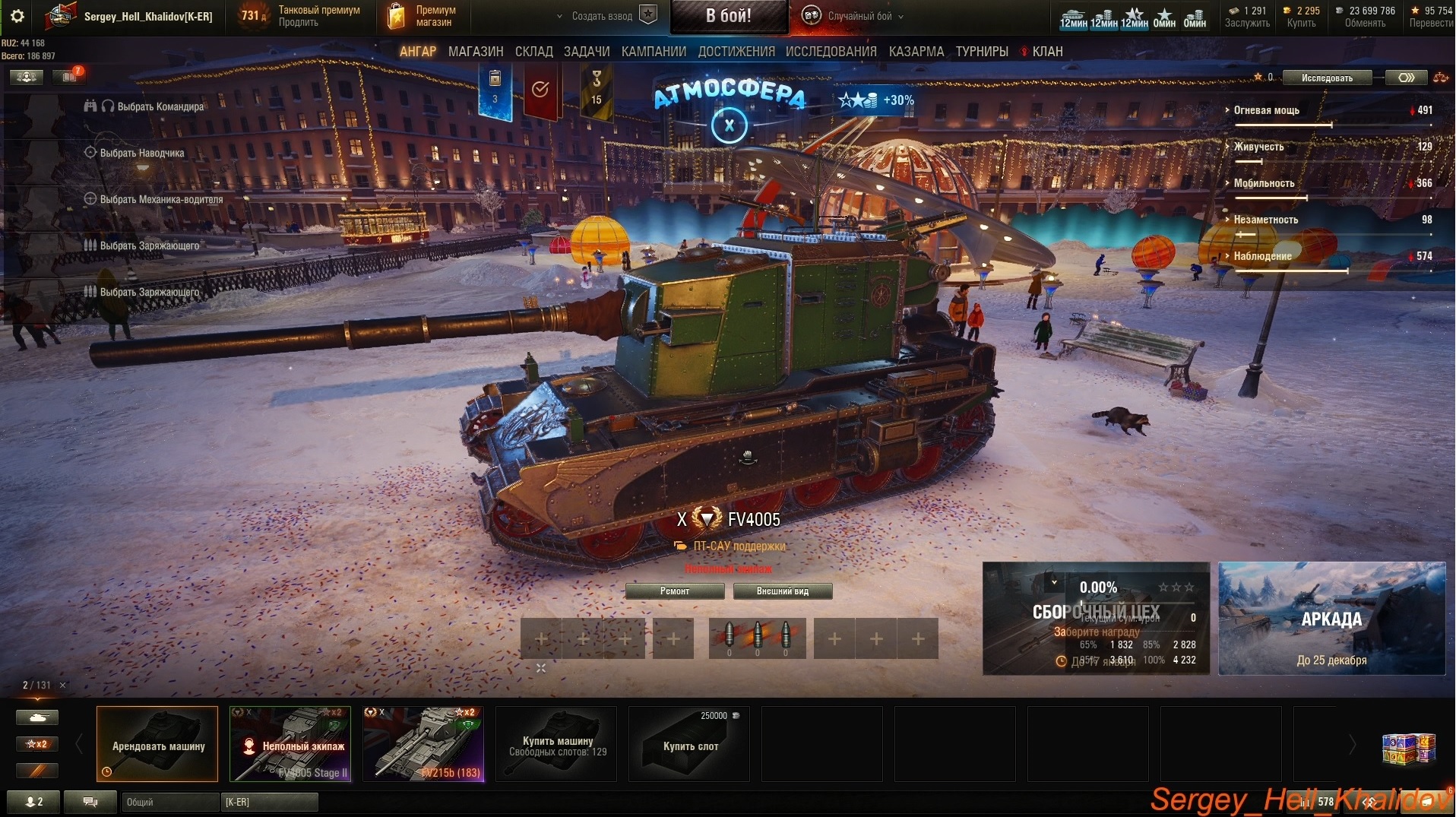Click the Общий chat channel field

[x=169, y=802]
